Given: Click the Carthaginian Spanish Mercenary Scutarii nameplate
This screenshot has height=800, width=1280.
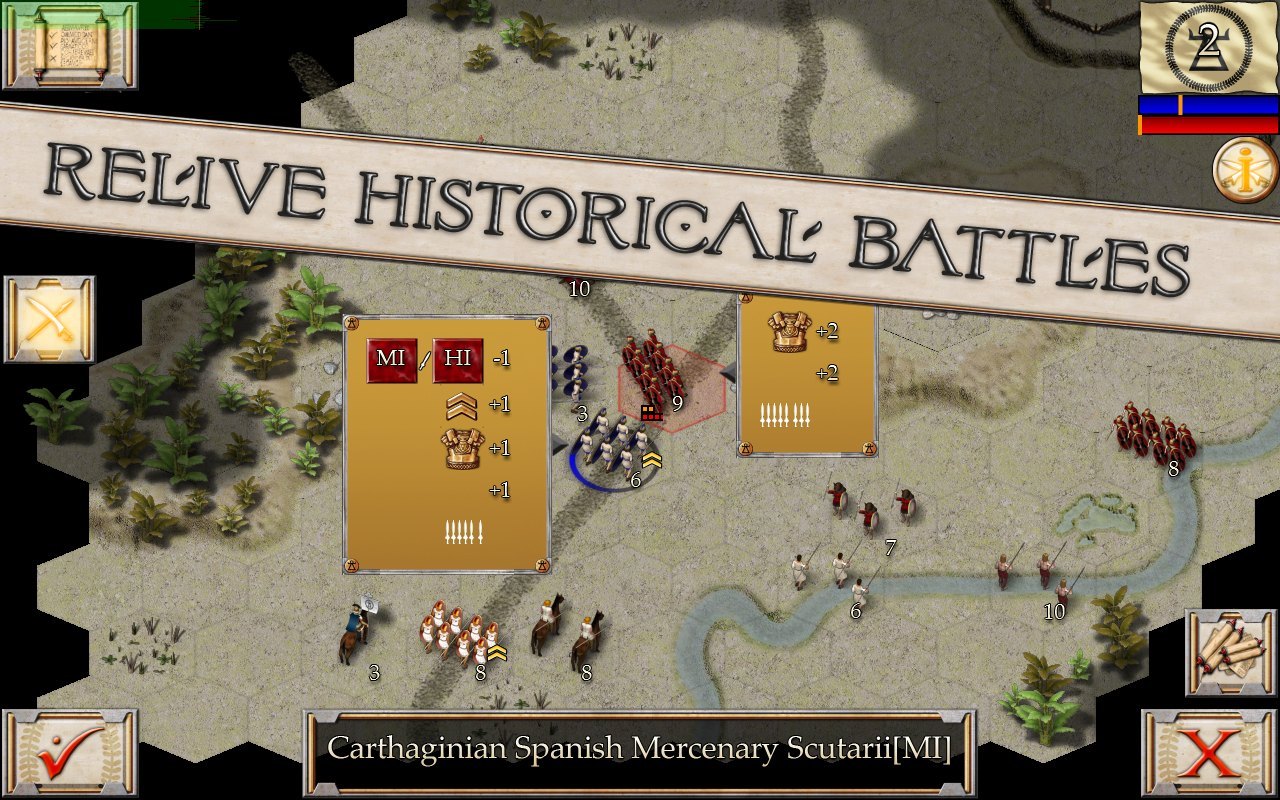Looking at the screenshot, I should tap(640, 747).
